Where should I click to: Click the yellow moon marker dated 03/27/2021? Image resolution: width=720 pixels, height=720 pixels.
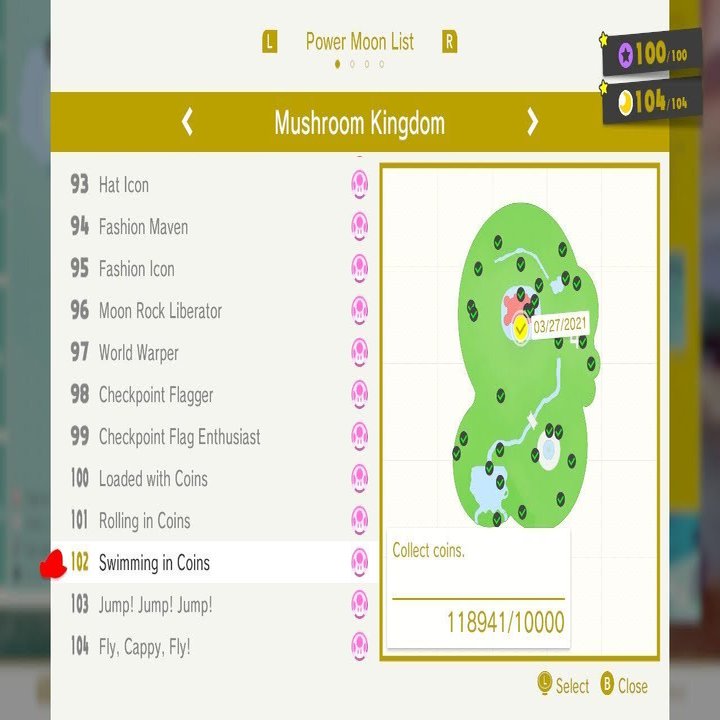(521, 327)
